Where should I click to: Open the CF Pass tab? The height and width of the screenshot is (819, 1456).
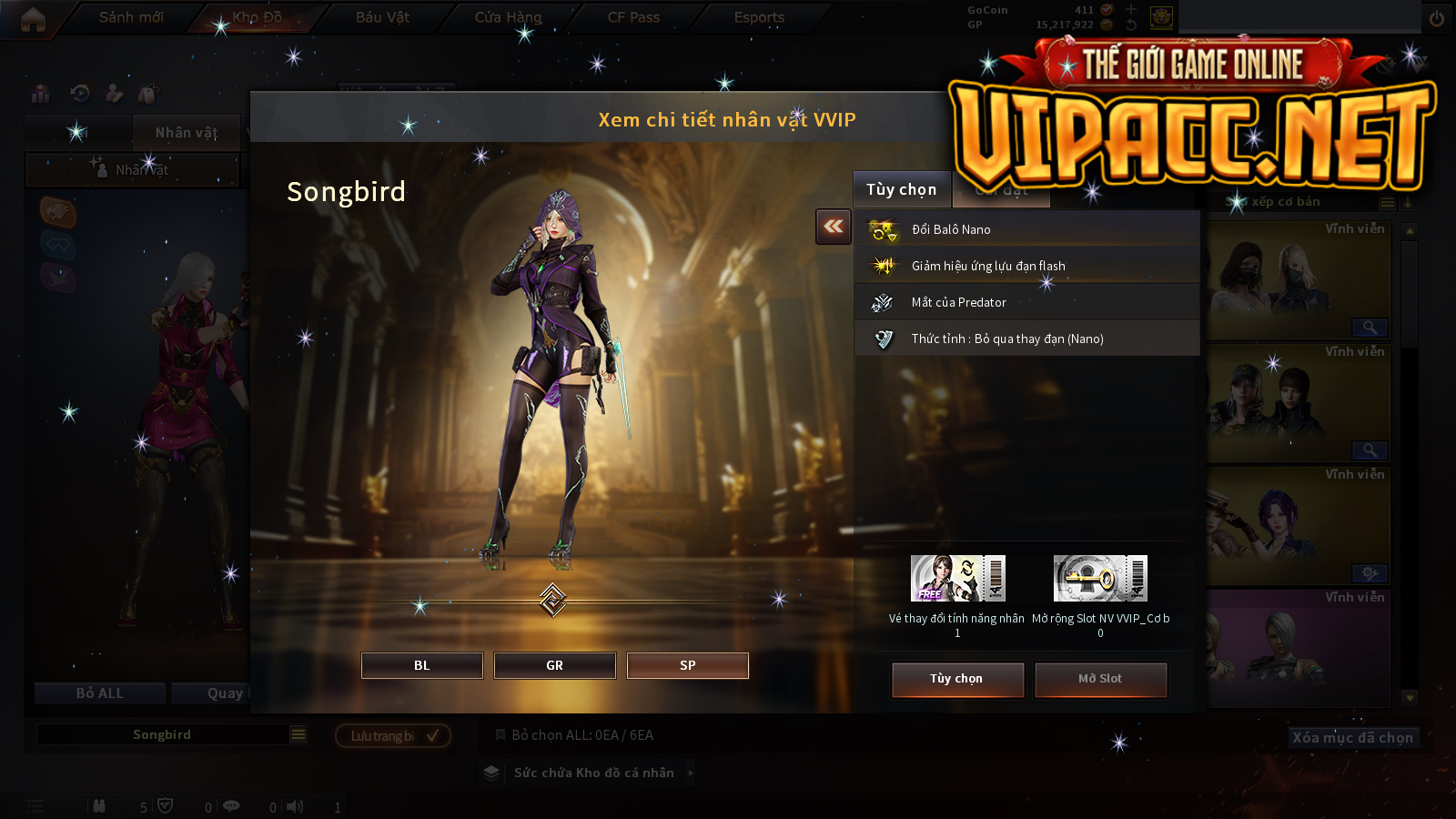[x=633, y=17]
